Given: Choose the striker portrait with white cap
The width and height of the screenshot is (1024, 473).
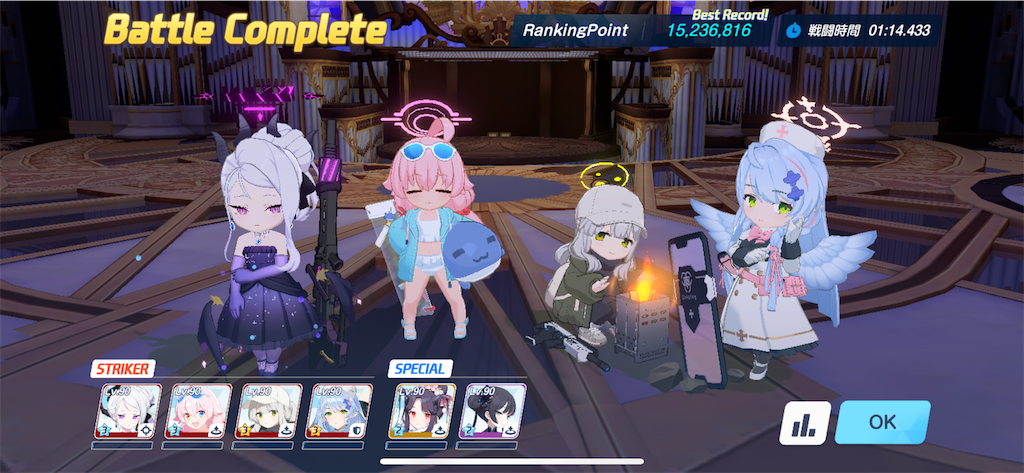Looking at the screenshot, I should click(268, 411).
